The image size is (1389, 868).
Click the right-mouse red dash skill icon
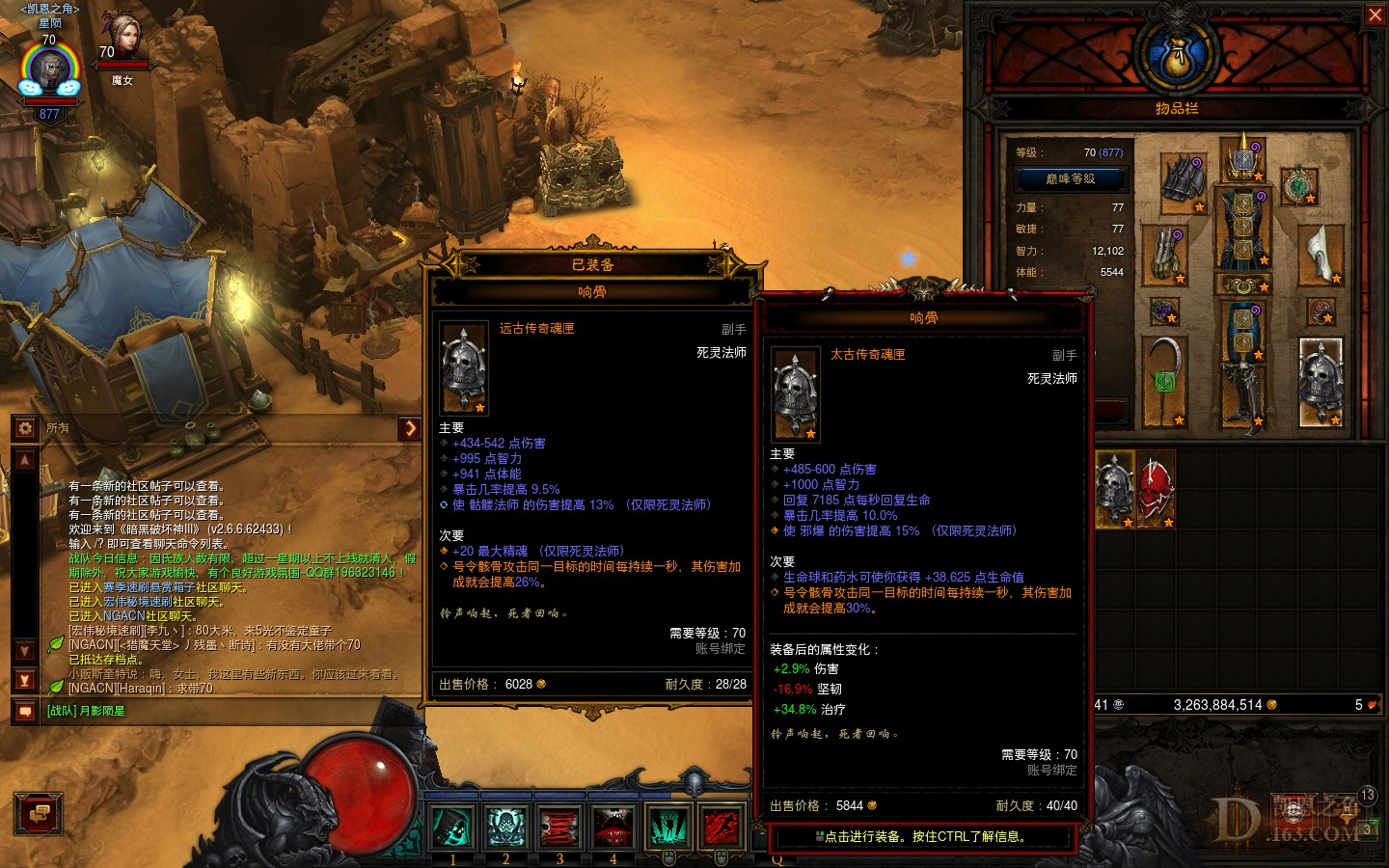(722, 827)
